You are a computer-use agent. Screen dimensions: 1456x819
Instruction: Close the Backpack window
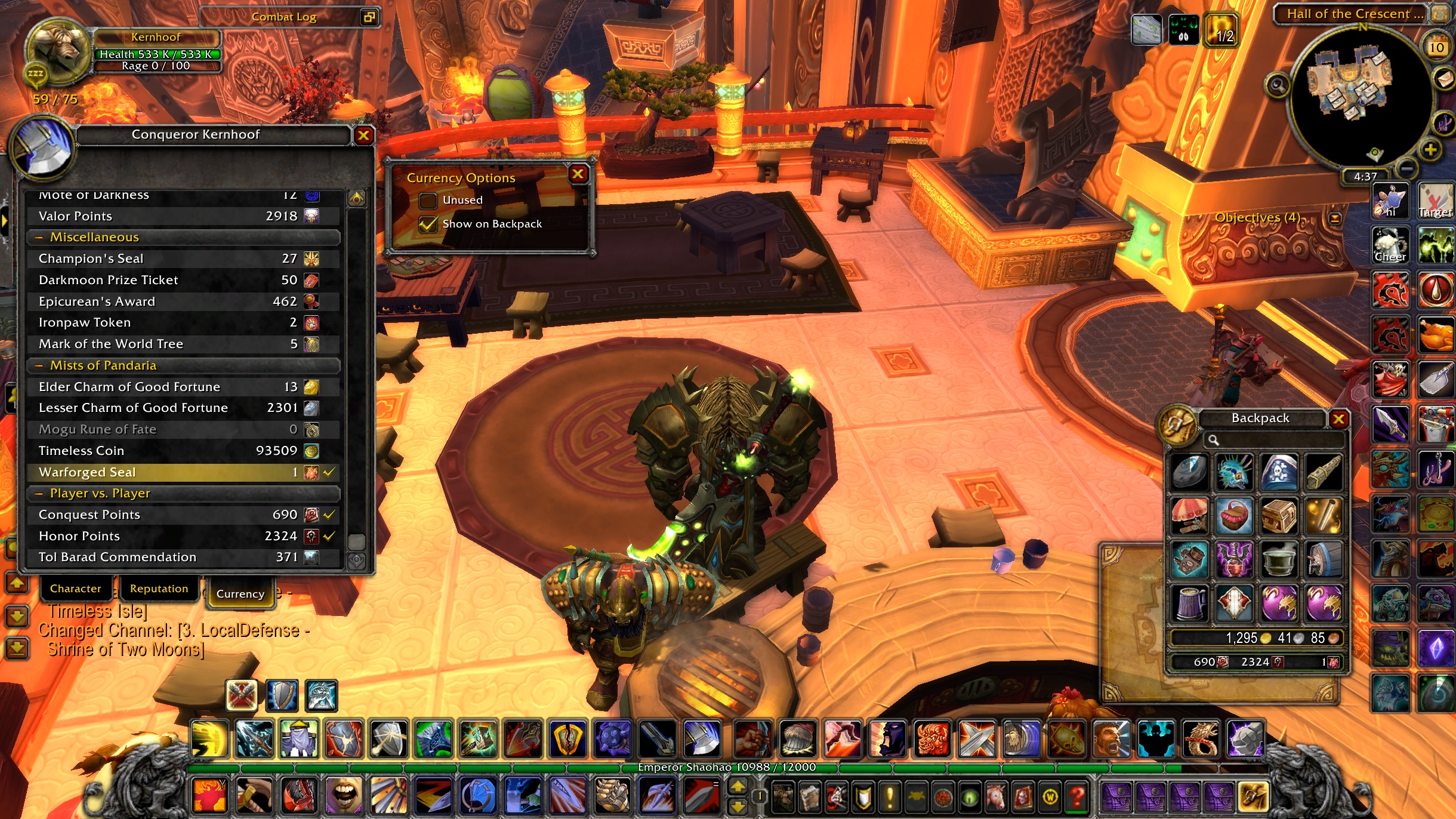(1338, 419)
